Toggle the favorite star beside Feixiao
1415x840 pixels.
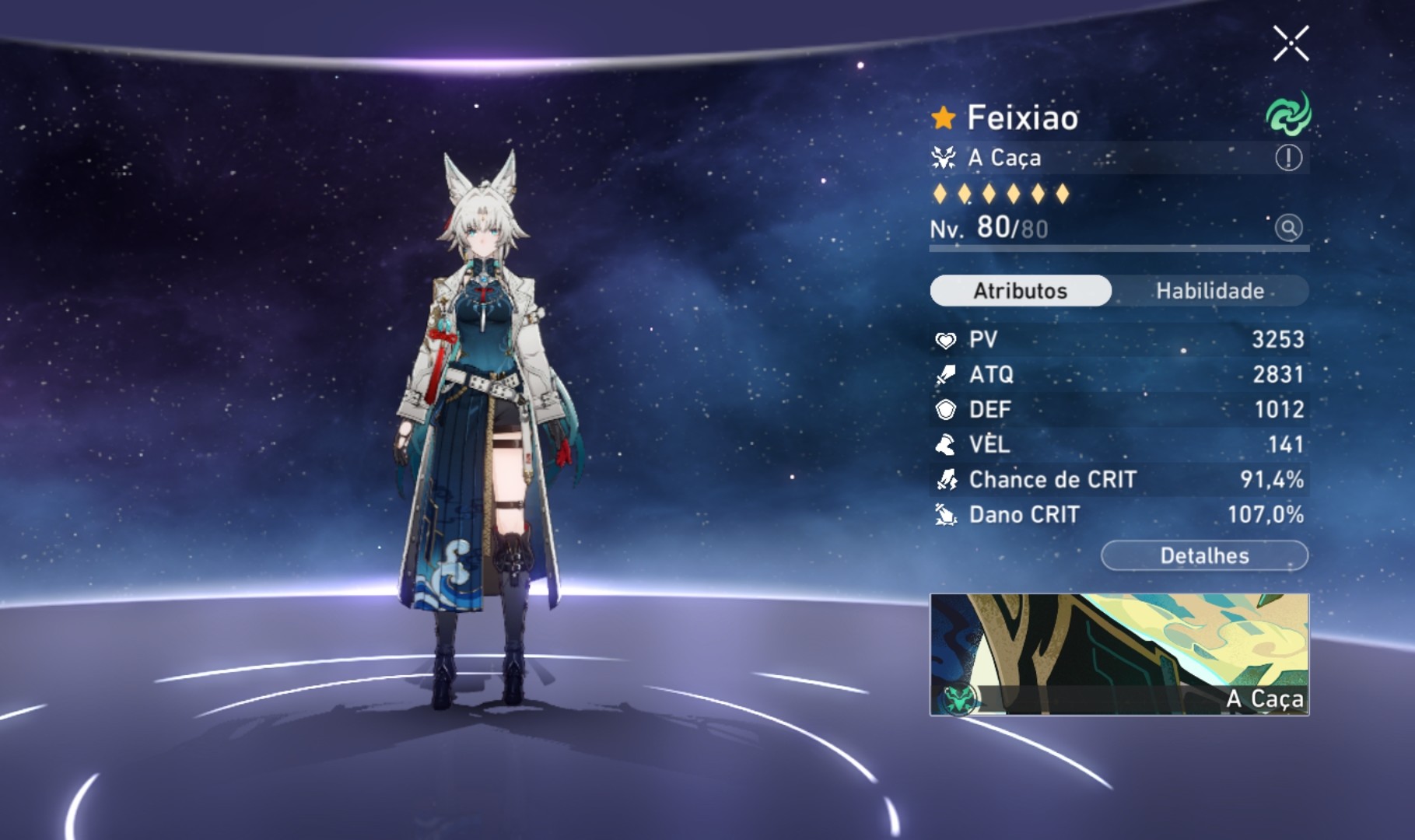coord(943,115)
